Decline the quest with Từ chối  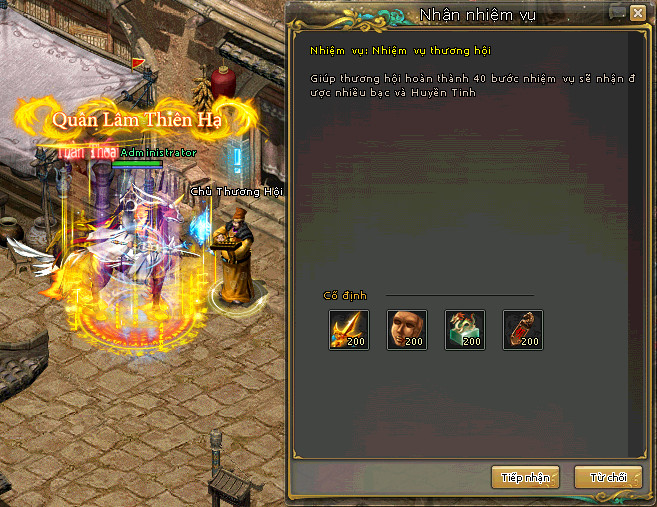click(x=607, y=477)
